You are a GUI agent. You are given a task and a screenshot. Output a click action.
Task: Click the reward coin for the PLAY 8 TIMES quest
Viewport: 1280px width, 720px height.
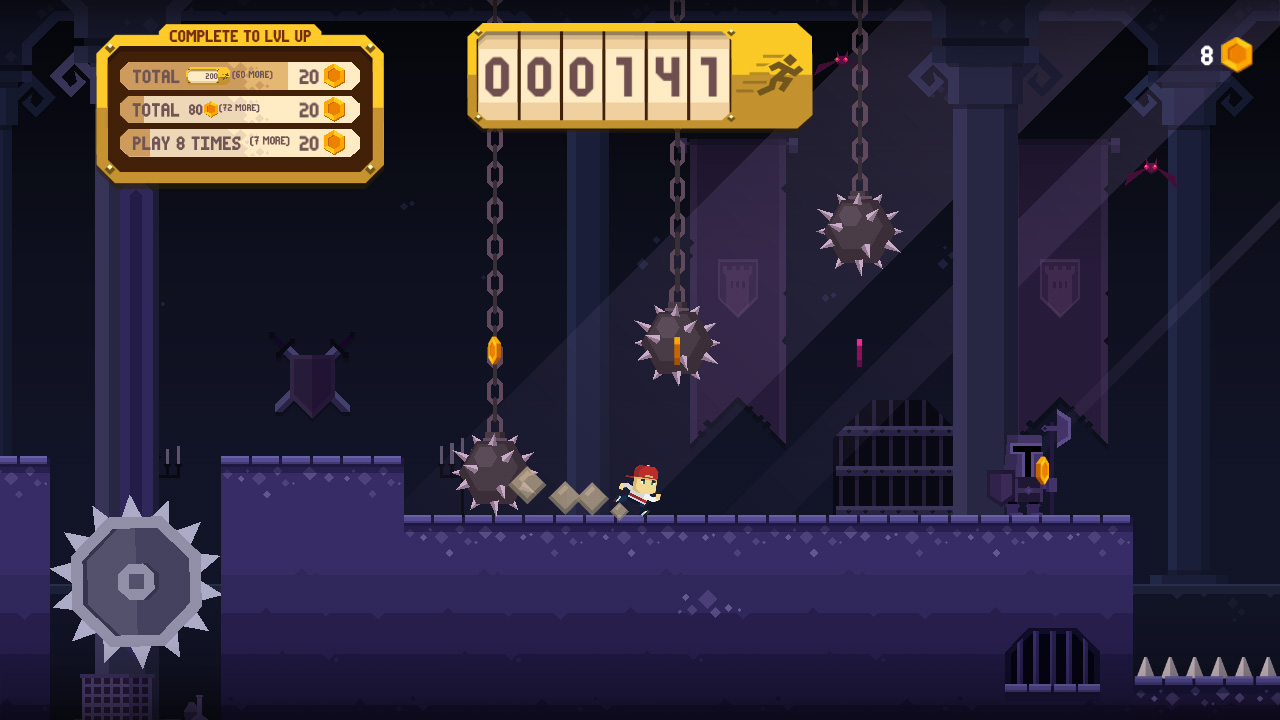point(334,143)
